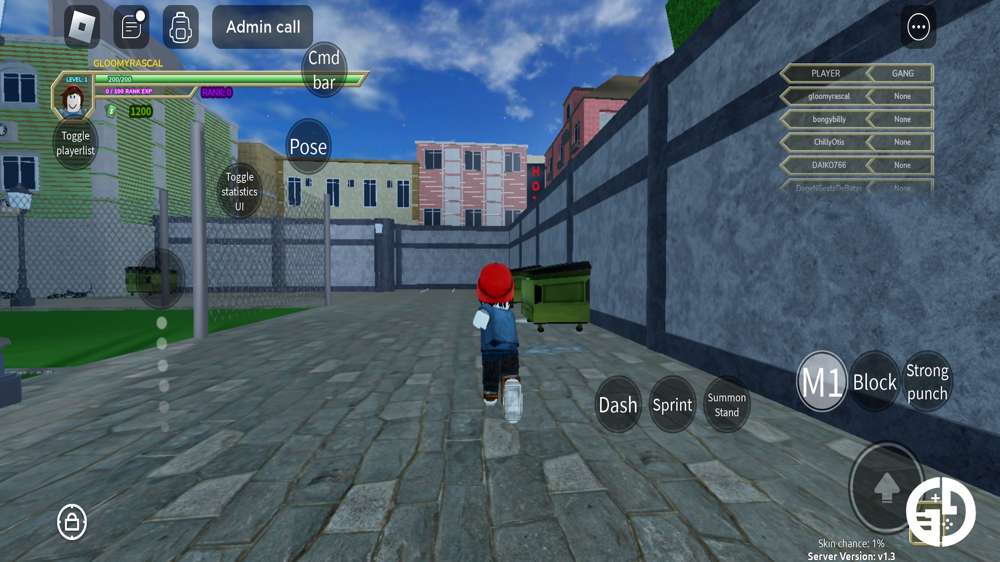Activate Block
The image size is (1000, 562).
coord(874,381)
